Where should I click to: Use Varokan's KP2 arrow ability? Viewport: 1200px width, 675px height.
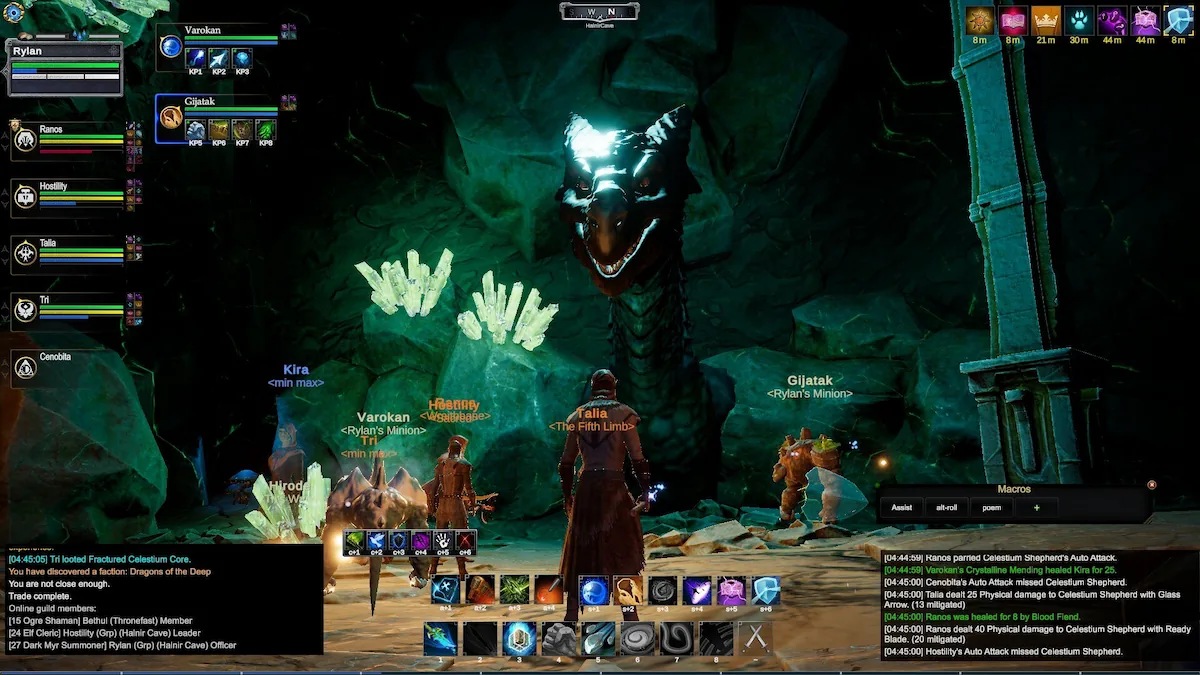[x=219, y=58]
